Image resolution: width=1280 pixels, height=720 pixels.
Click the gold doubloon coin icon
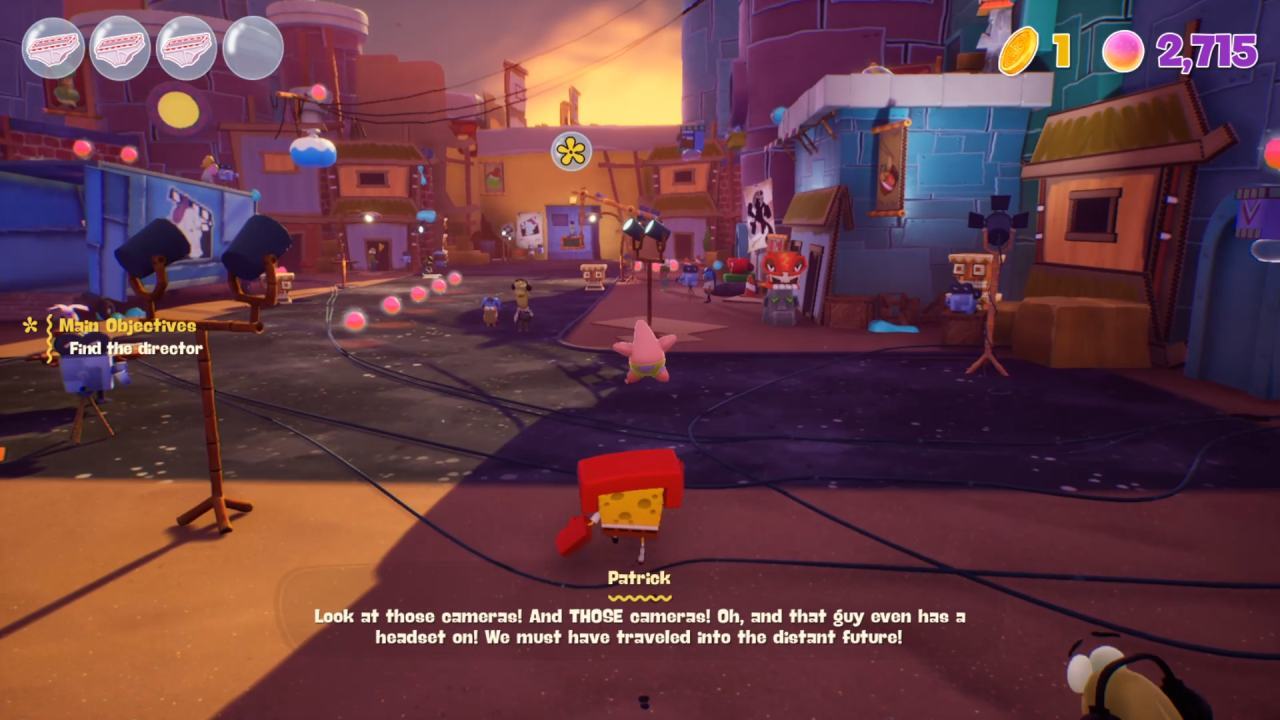pyautogui.click(x=1019, y=50)
